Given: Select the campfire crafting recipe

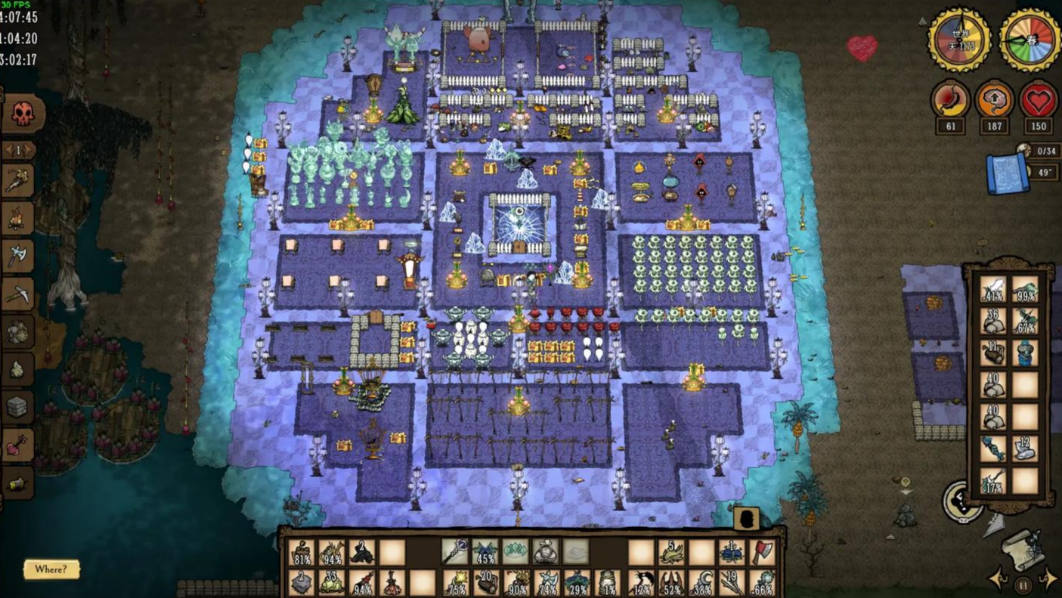Looking at the screenshot, I should 18,219.
